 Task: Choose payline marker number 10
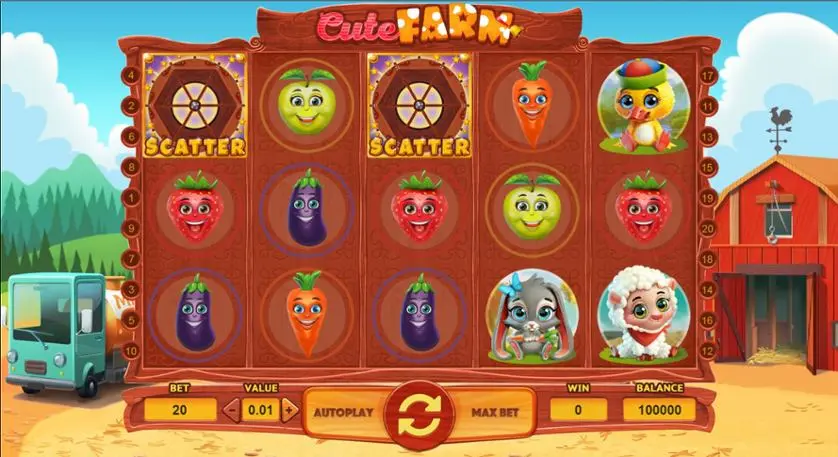tap(132, 351)
